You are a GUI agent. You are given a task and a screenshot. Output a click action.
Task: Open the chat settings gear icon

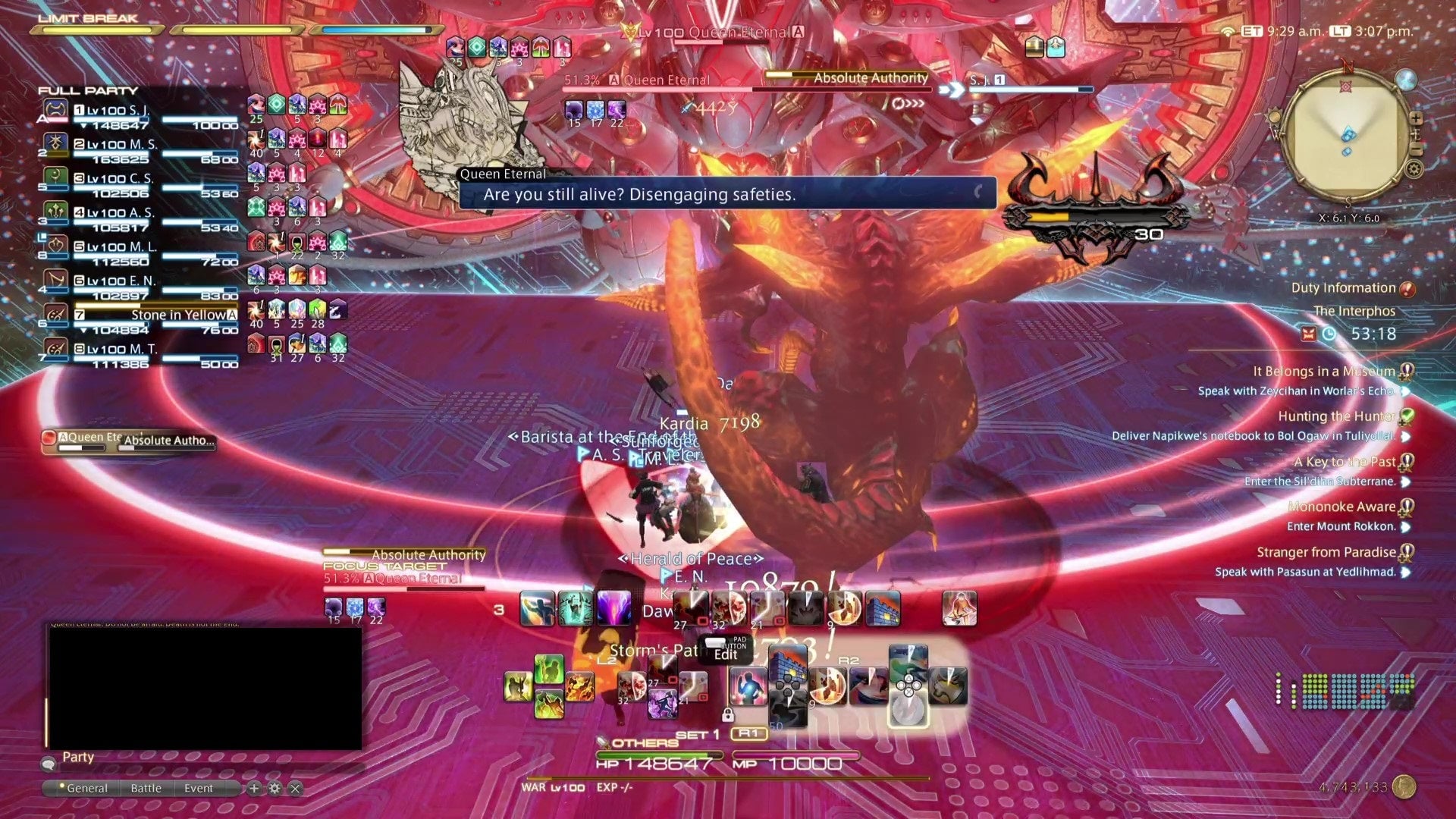click(x=275, y=788)
